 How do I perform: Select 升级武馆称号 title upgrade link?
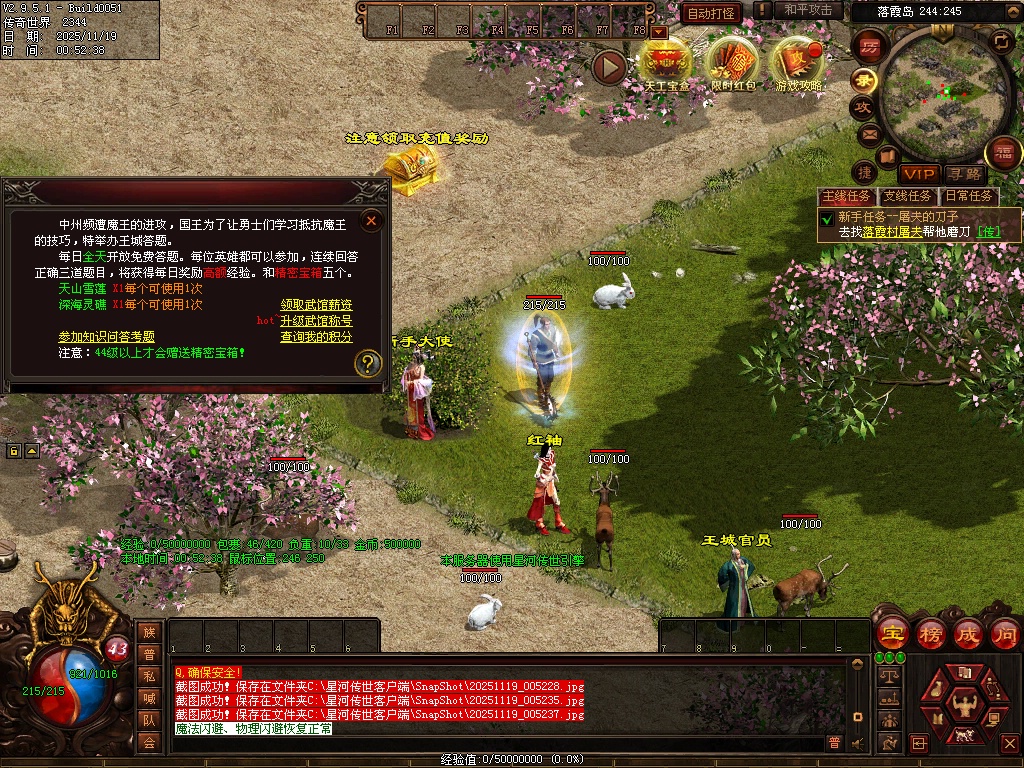(316, 321)
